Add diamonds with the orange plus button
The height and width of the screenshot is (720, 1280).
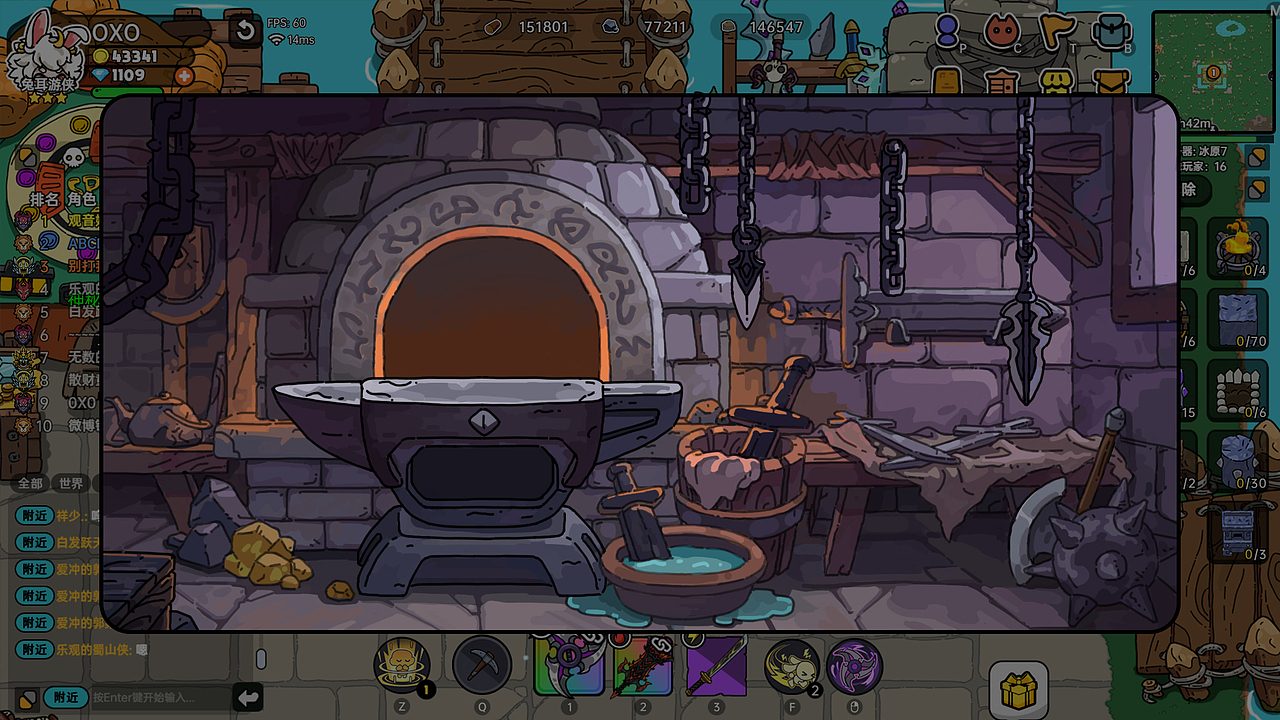[x=184, y=76]
